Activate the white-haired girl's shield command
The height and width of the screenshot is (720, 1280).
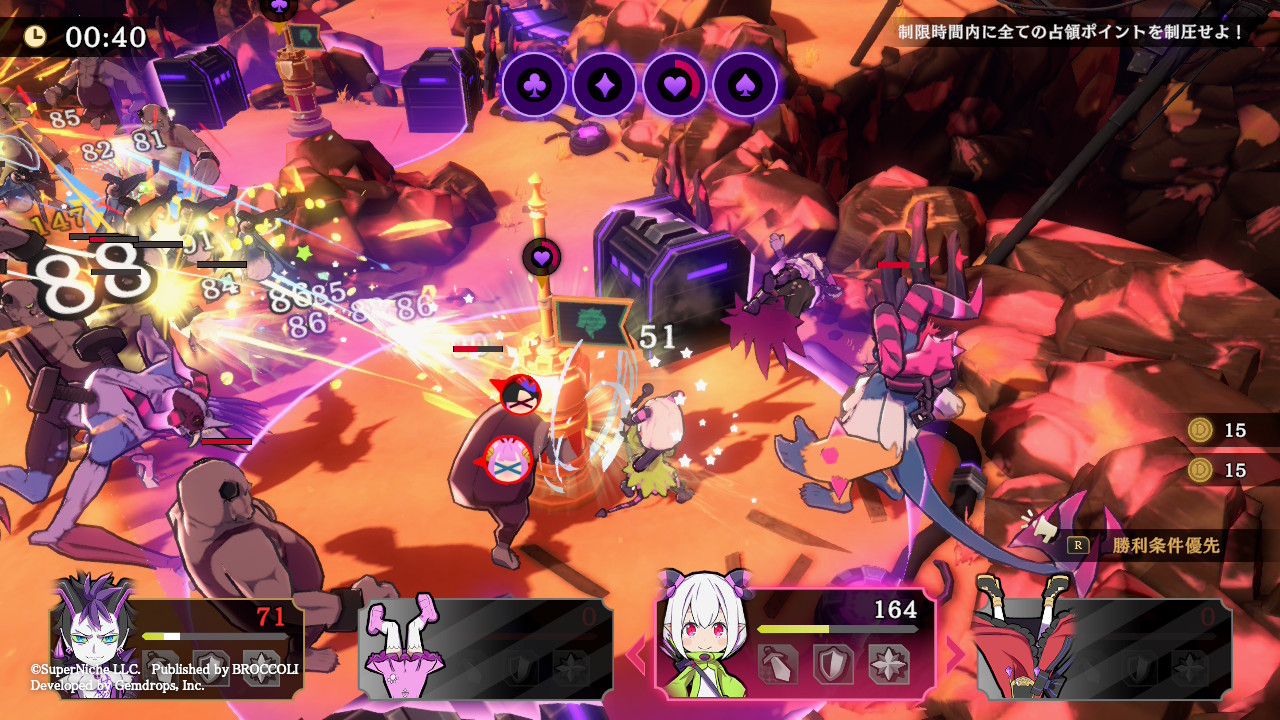pos(833,663)
